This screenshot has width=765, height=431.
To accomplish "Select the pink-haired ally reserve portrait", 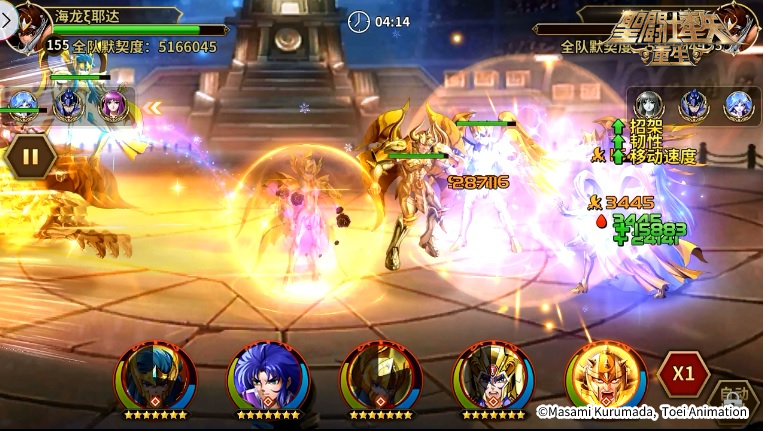I will tap(113, 105).
